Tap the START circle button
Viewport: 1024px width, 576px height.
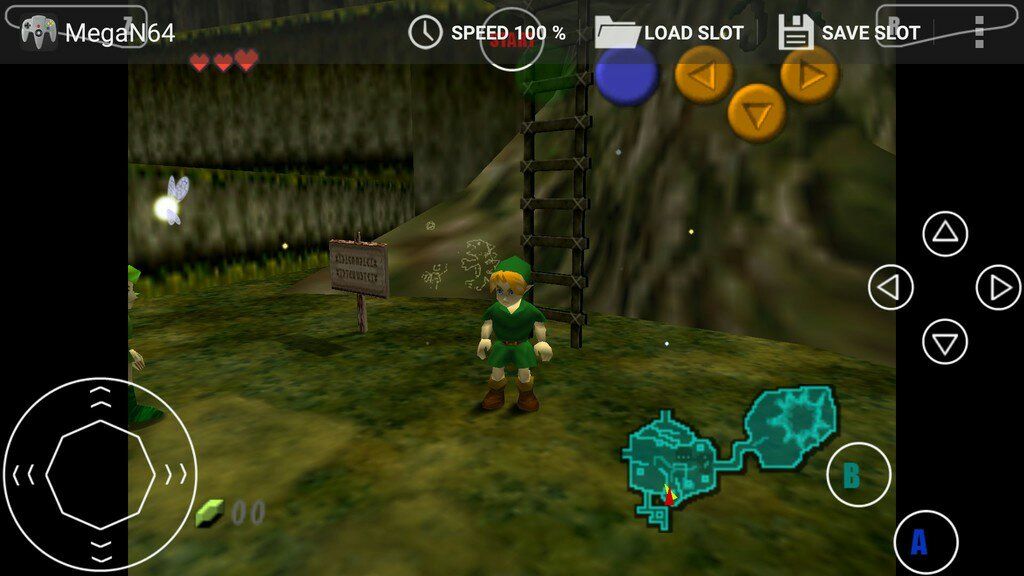[x=511, y=40]
